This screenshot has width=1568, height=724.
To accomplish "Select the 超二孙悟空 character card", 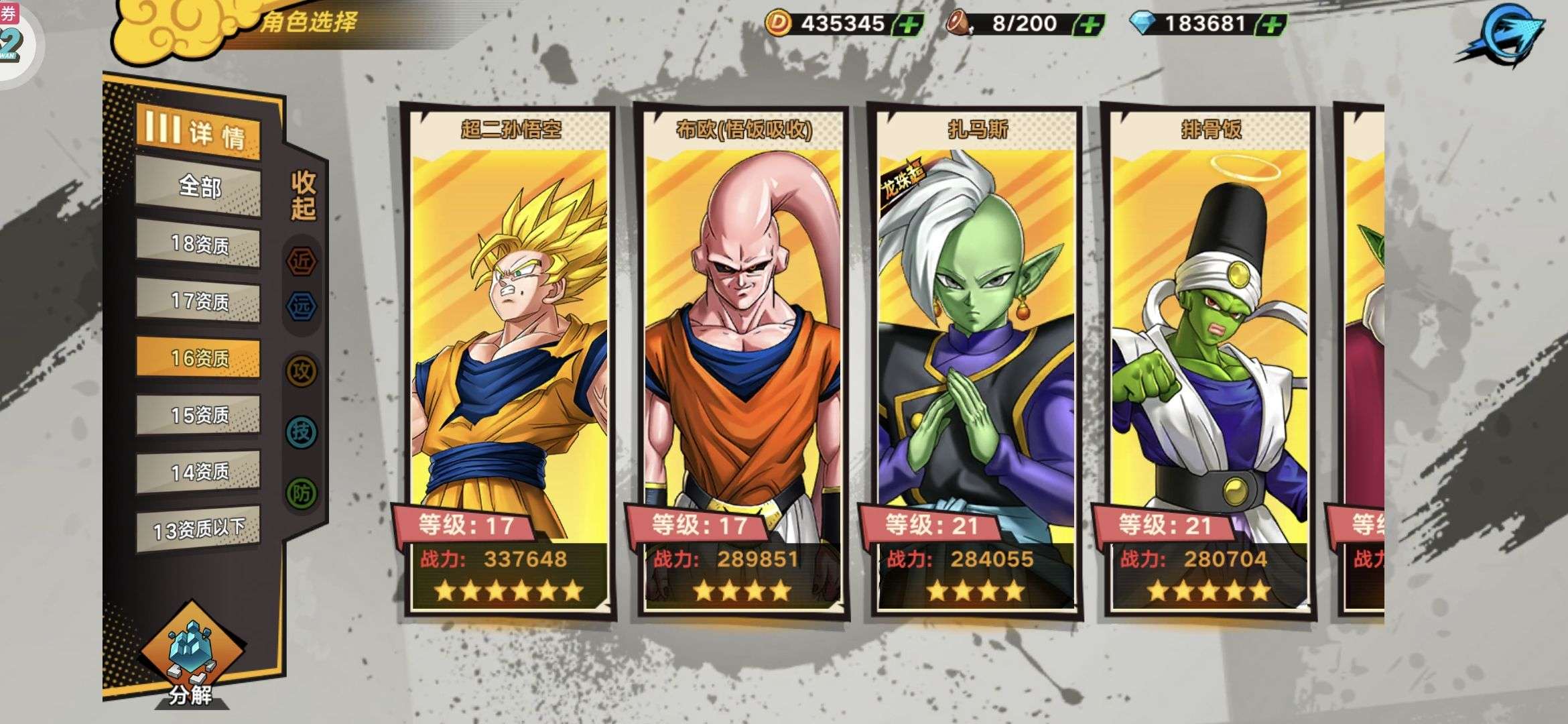I will [509, 362].
